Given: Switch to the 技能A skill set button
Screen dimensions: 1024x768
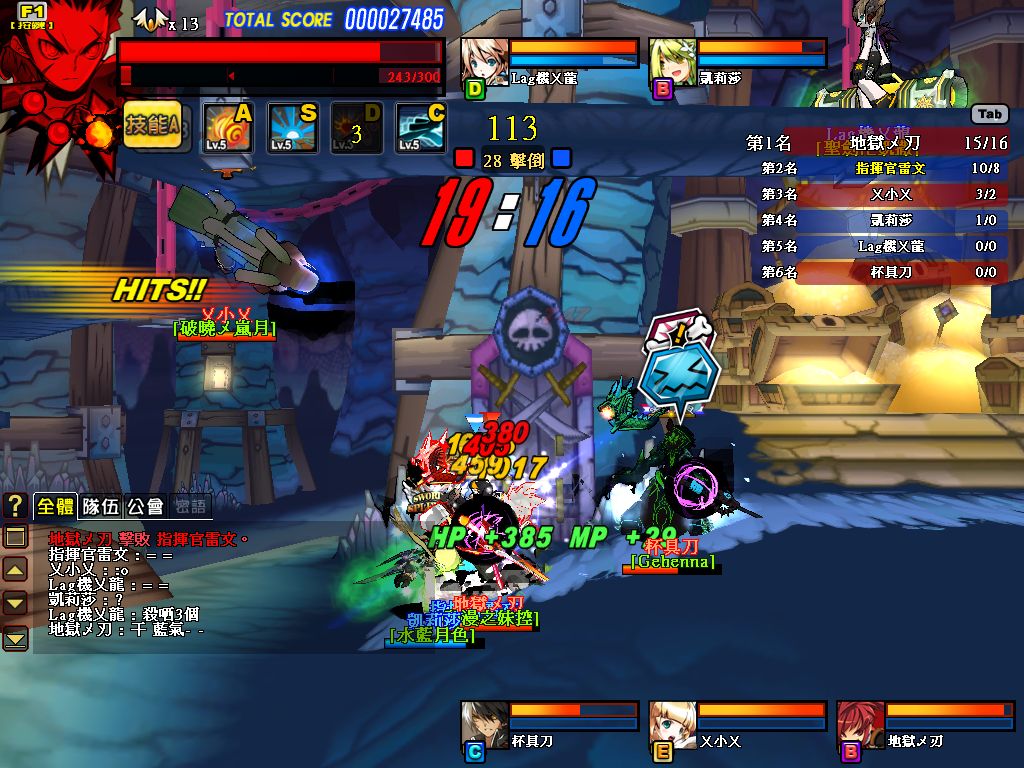Looking at the screenshot, I should (152, 125).
